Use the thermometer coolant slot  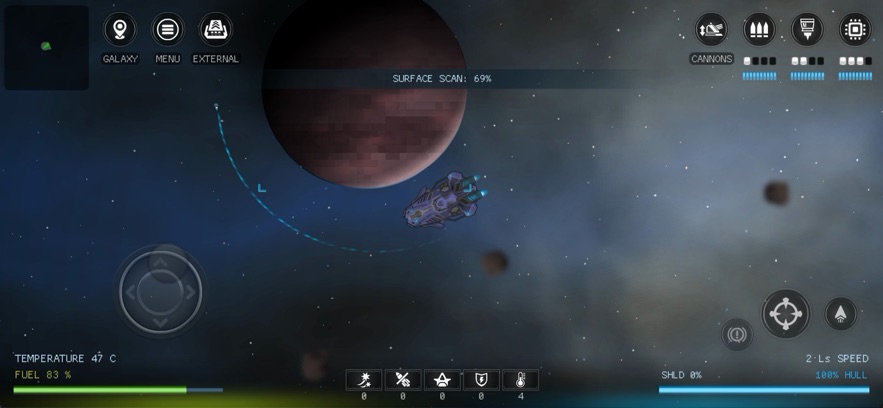click(520, 380)
